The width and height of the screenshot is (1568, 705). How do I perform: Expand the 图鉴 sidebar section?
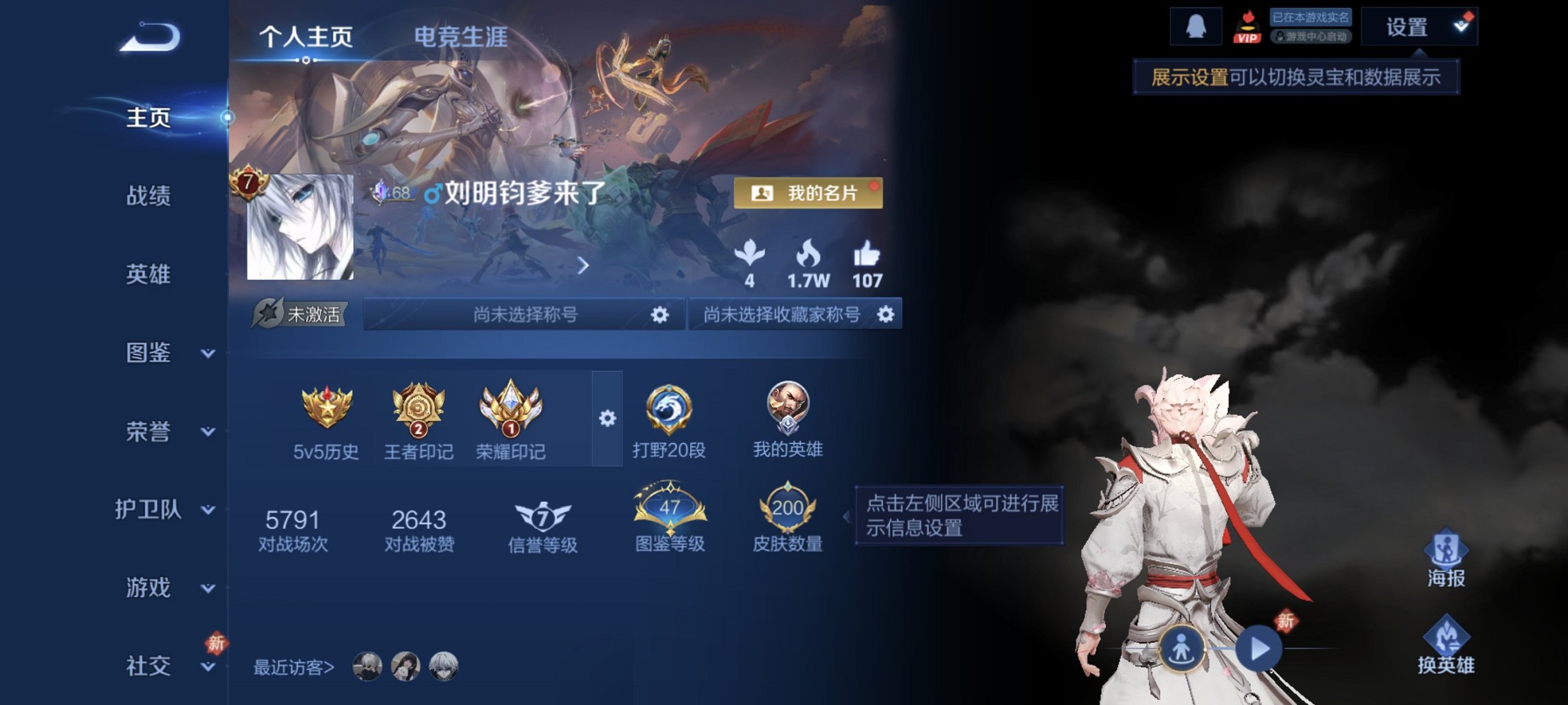(x=149, y=354)
